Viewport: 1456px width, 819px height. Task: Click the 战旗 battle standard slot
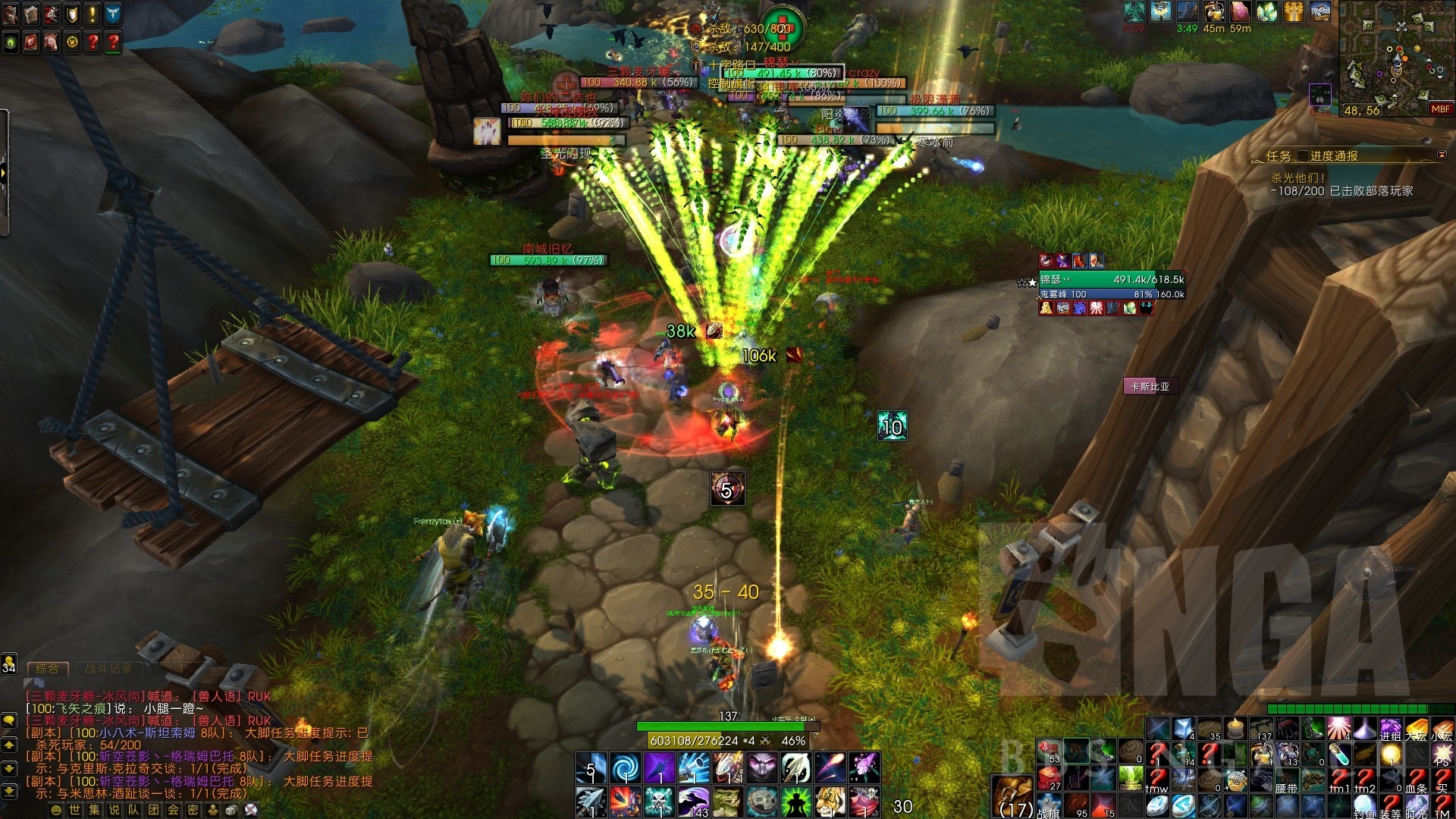point(1049,806)
